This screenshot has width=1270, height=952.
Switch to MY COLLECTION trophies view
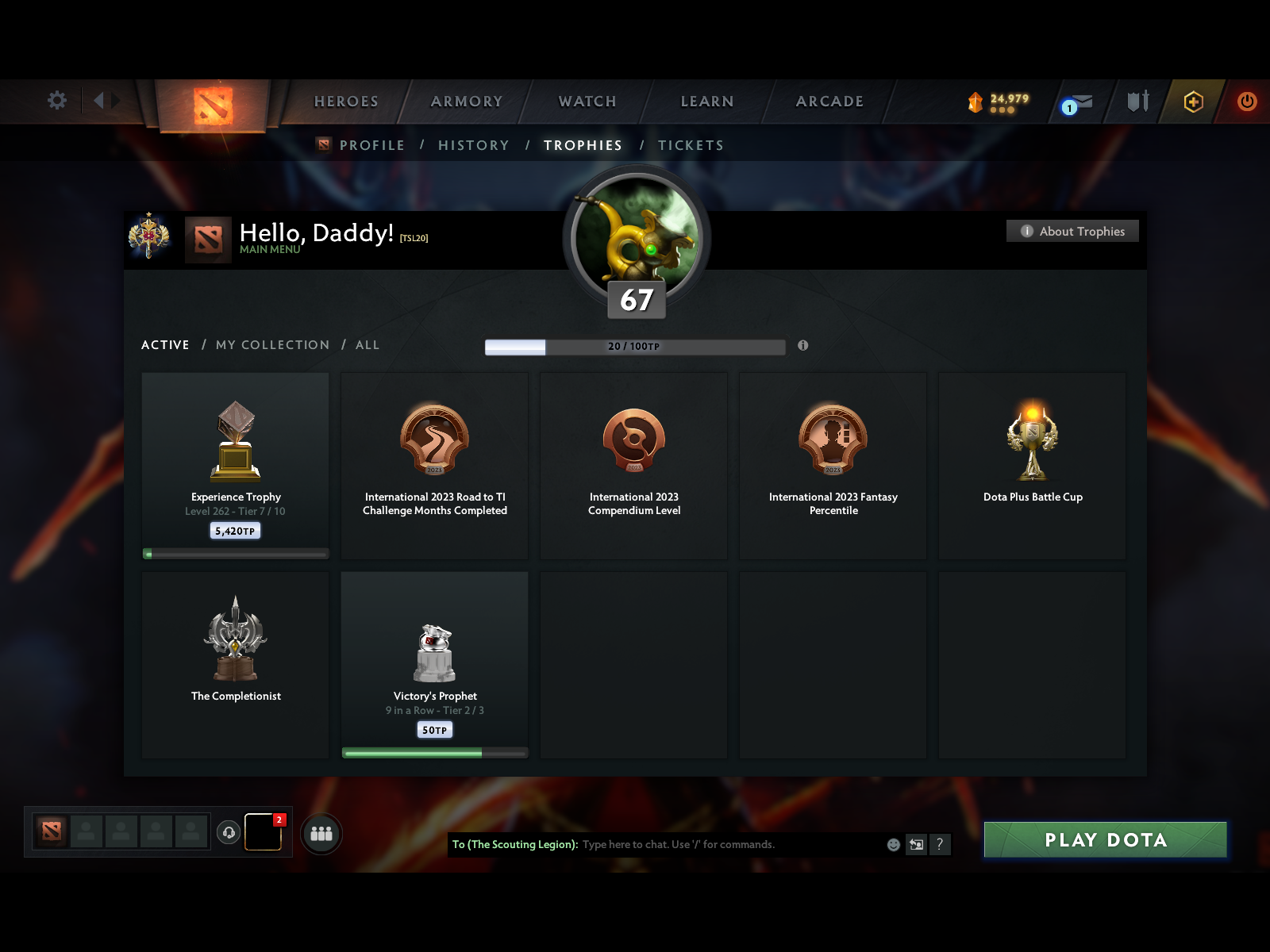272,345
